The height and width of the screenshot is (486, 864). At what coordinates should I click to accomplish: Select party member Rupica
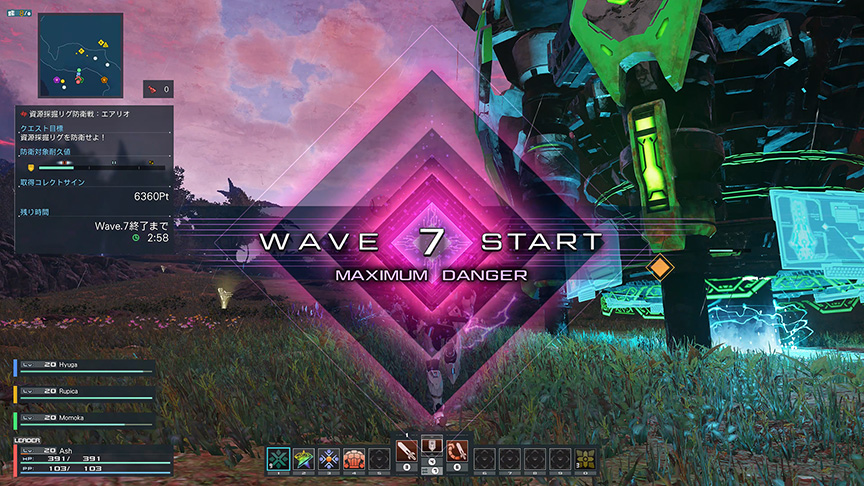click(85, 392)
